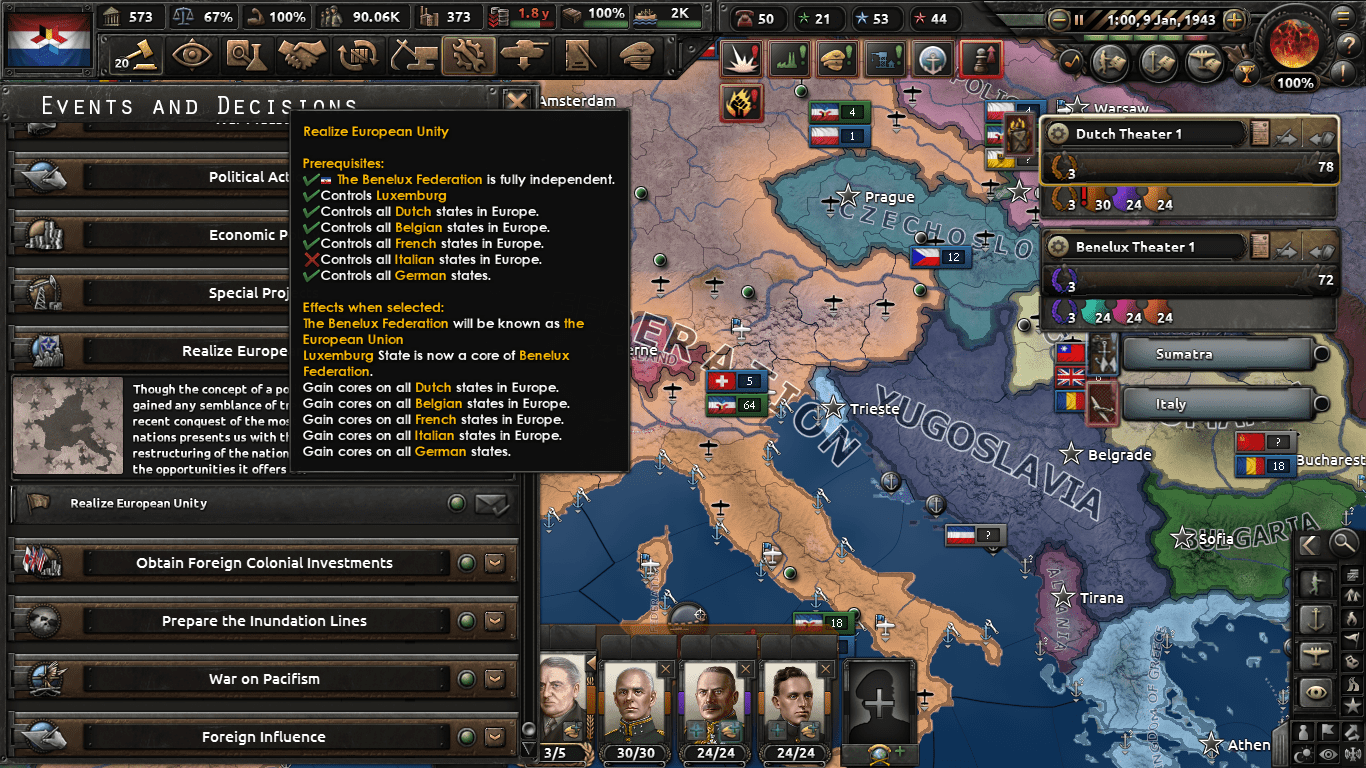This screenshot has width=1366, height=768.
Task: Open the Trade tab icon
Action: coord(359,55)
